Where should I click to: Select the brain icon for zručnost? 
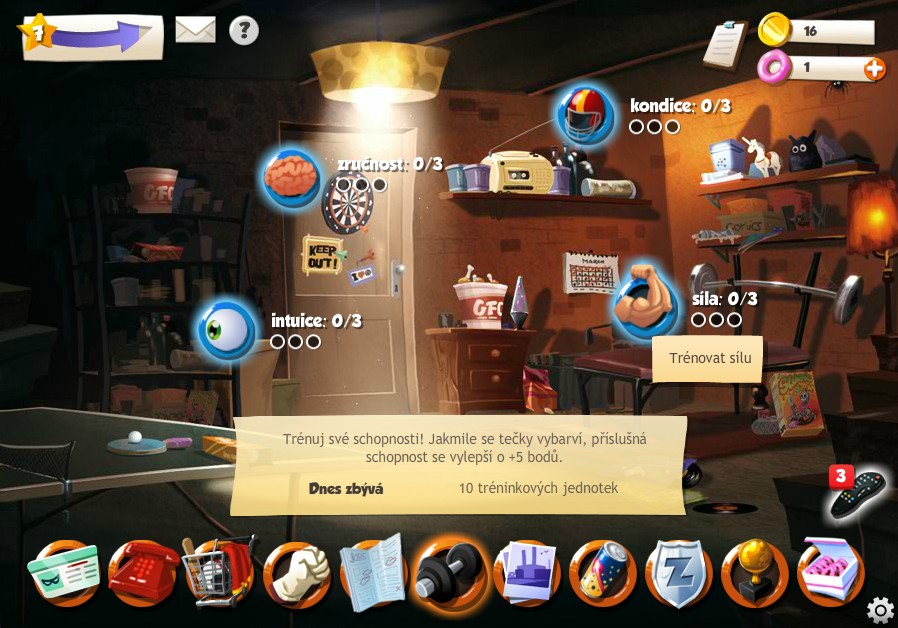(291, 178)
